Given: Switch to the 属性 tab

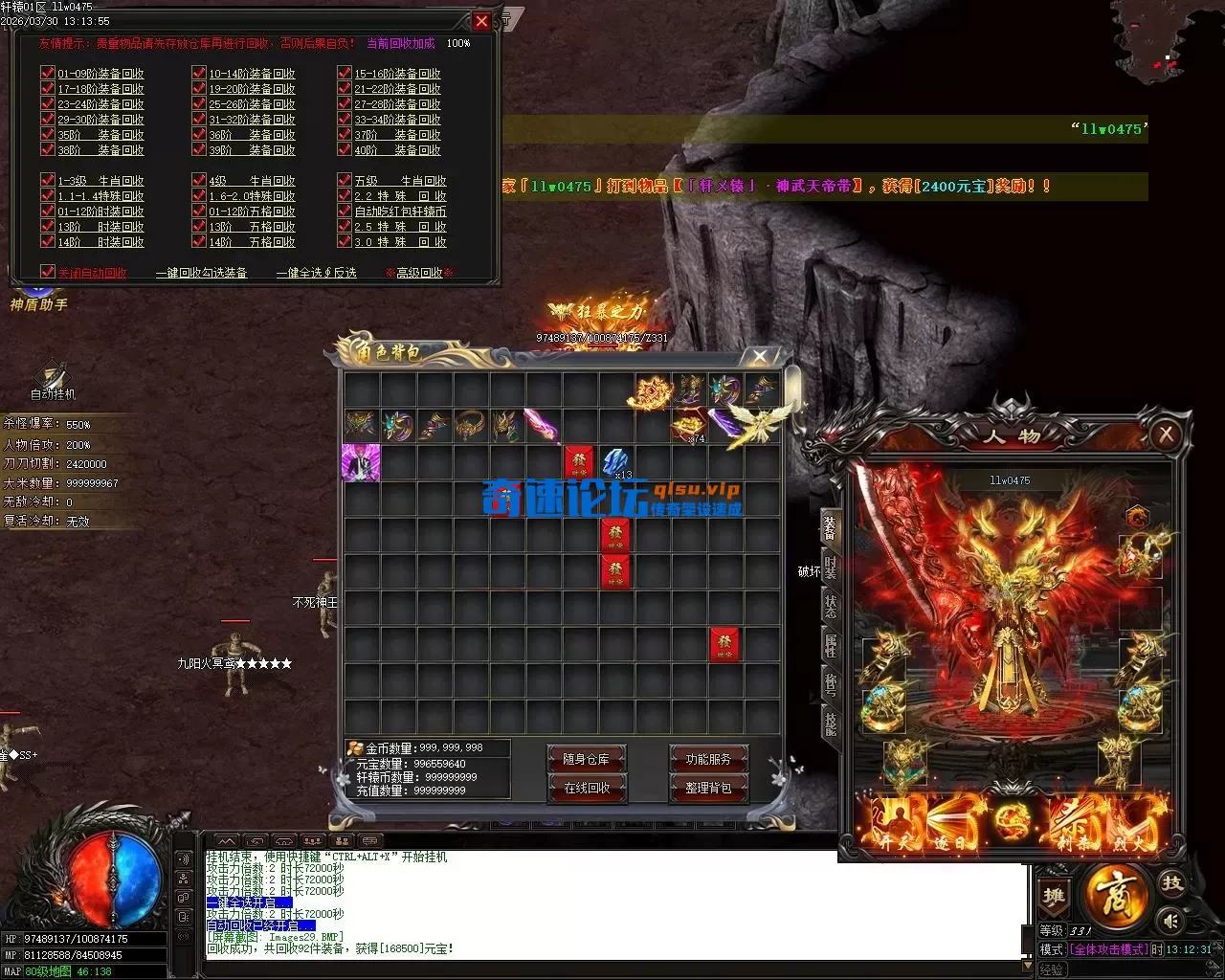Looking at the screenshot, I should point(830,647).
